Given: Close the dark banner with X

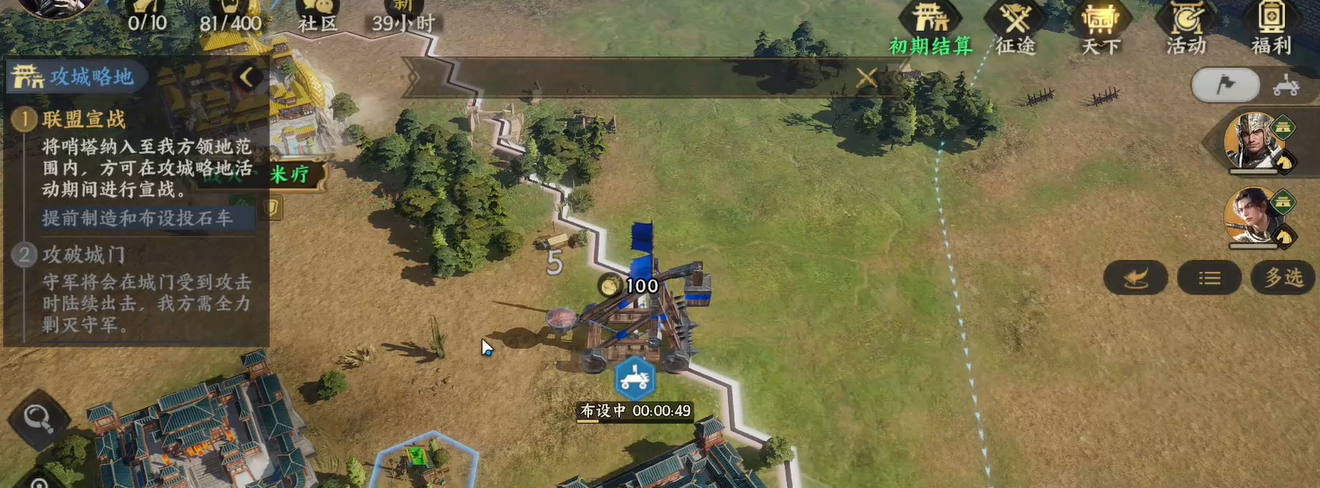Looking at the screenshot, I should (x=866, y=77).
